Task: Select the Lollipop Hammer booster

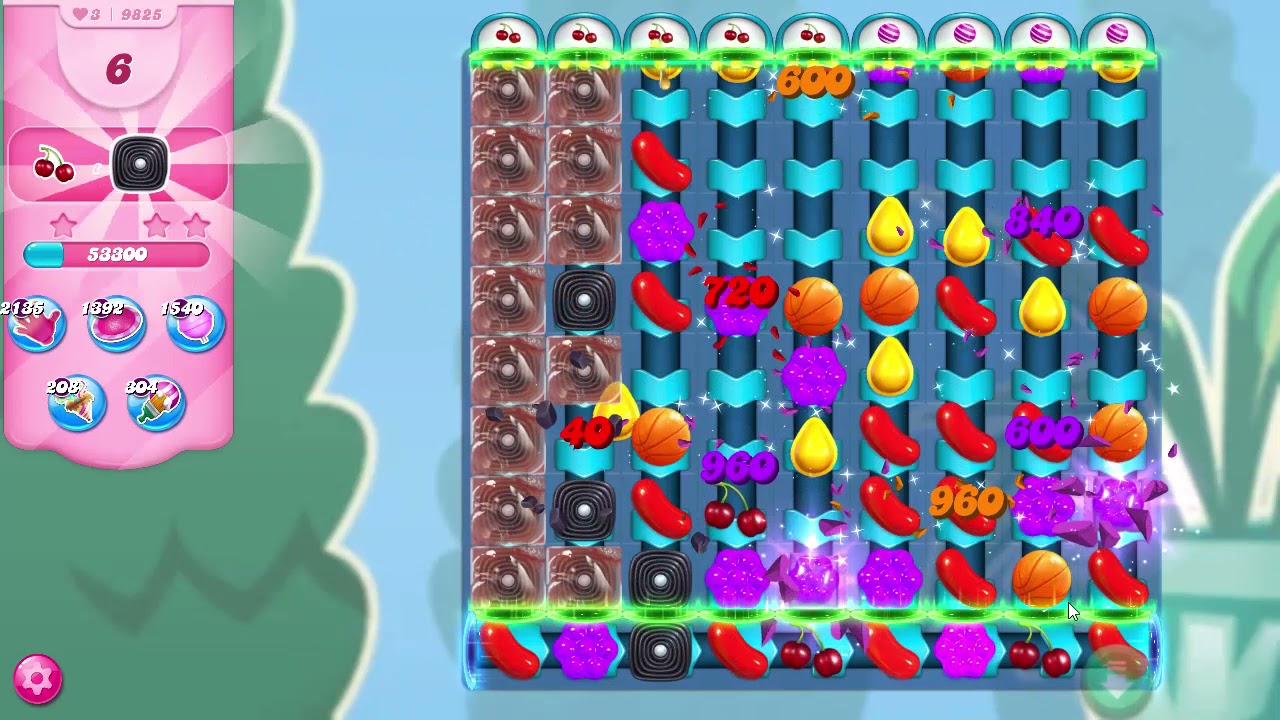Action: coord(192,325)
